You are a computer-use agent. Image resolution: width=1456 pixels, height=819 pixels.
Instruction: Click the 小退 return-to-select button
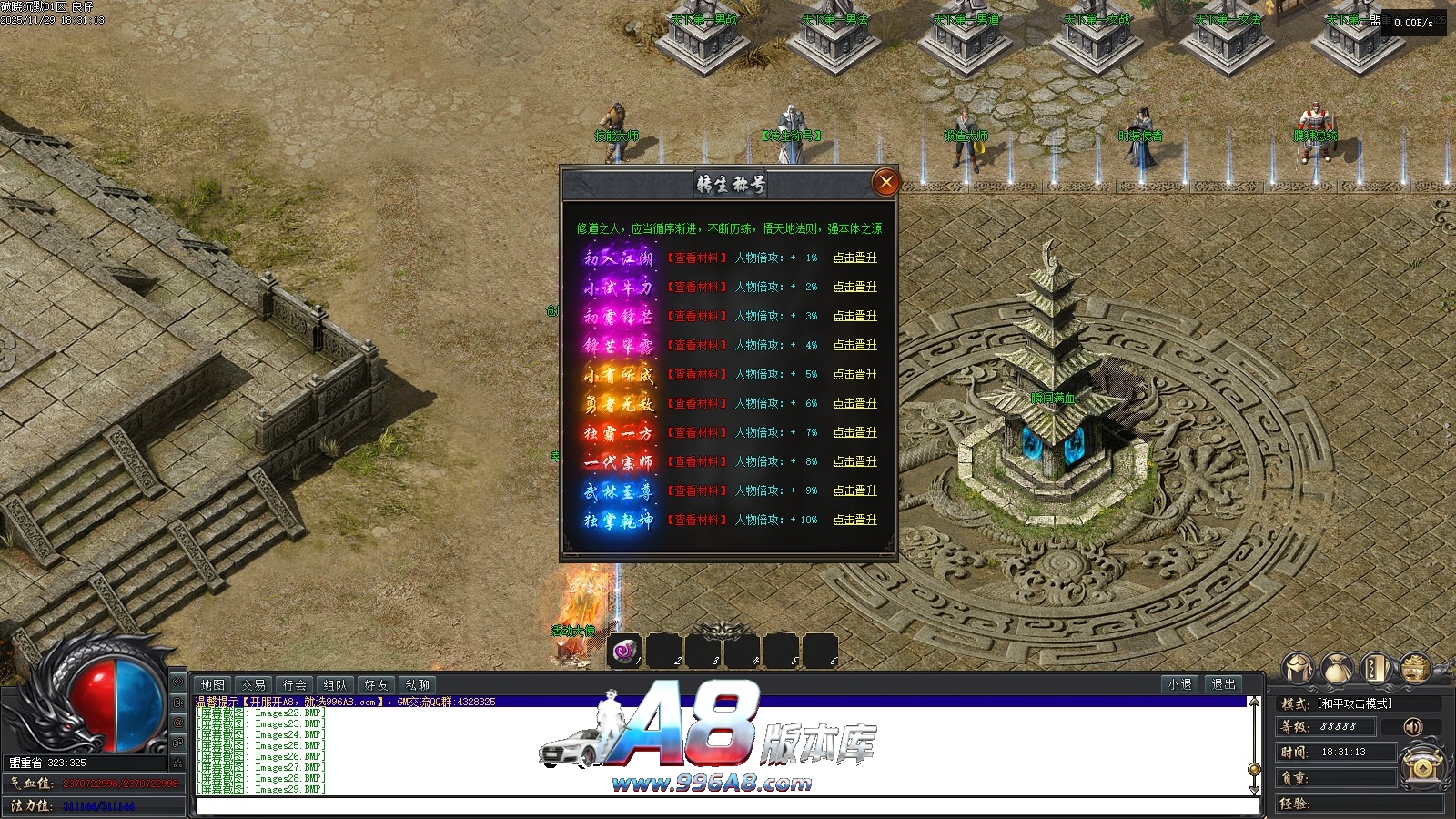point(1180,684)
